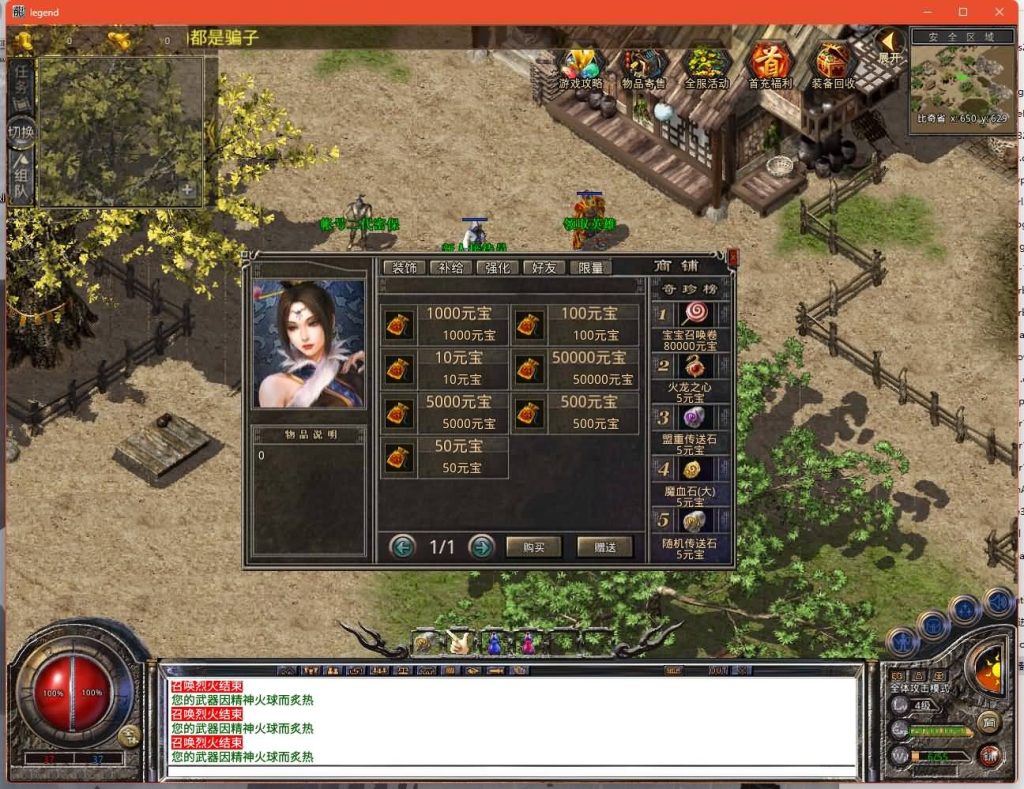Open the 首充福利 first-recharge bonus
This screenshot has height=789, width=1024.
click(x=770, y=66)
